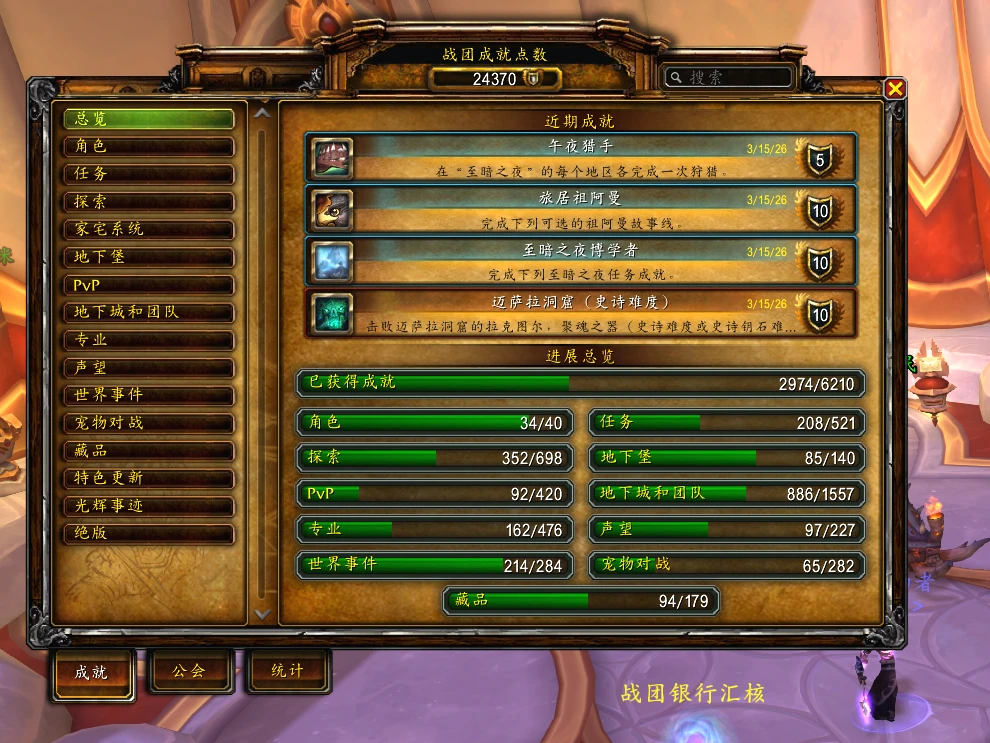This screenshot has height=743, width=990.
Task: Click the 搜索 search box
Action: tap(730, 77)
